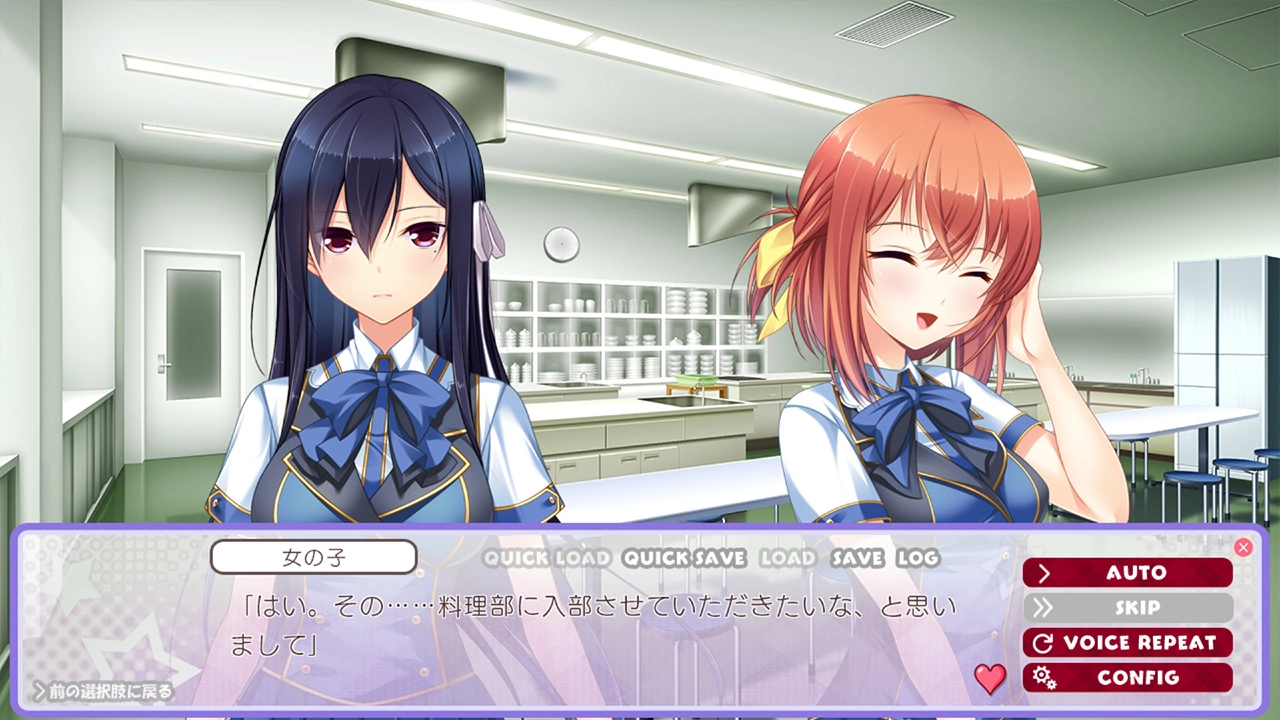
Task: Click the pink heart icon
Action: point(990,679)
